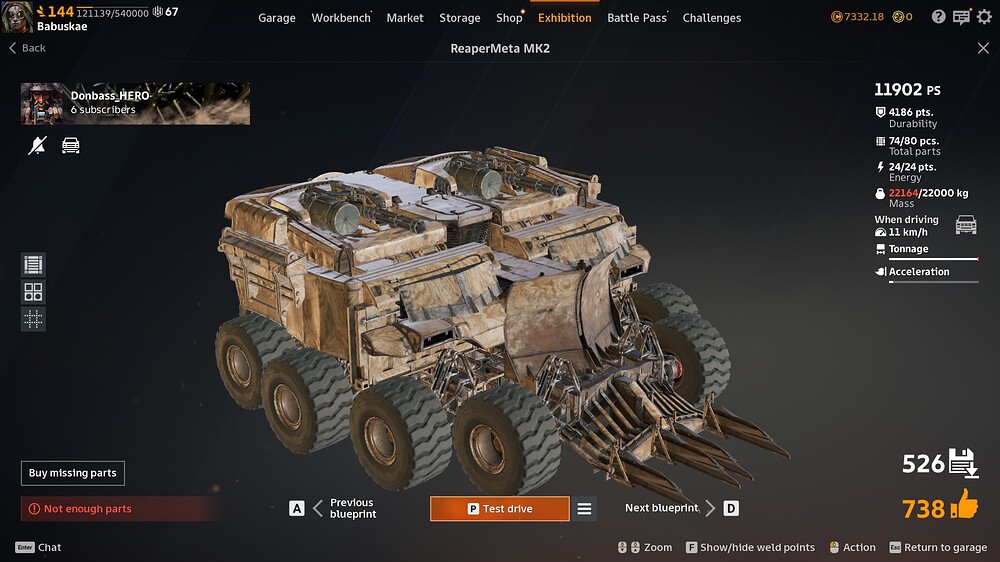
Task: Open the list menu beside Test drive
Action: coord(585,509)
